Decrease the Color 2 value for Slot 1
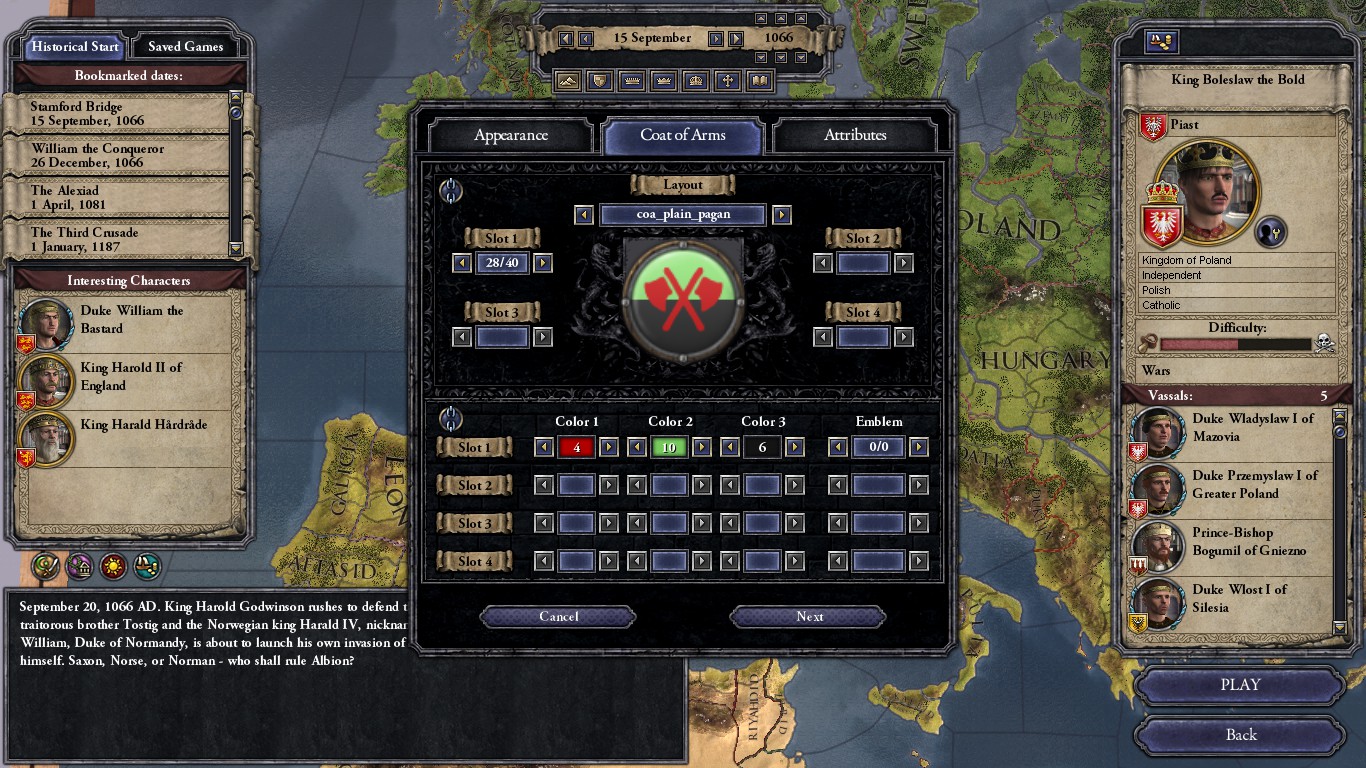The image size is (1366, 768). coord(636,447)
